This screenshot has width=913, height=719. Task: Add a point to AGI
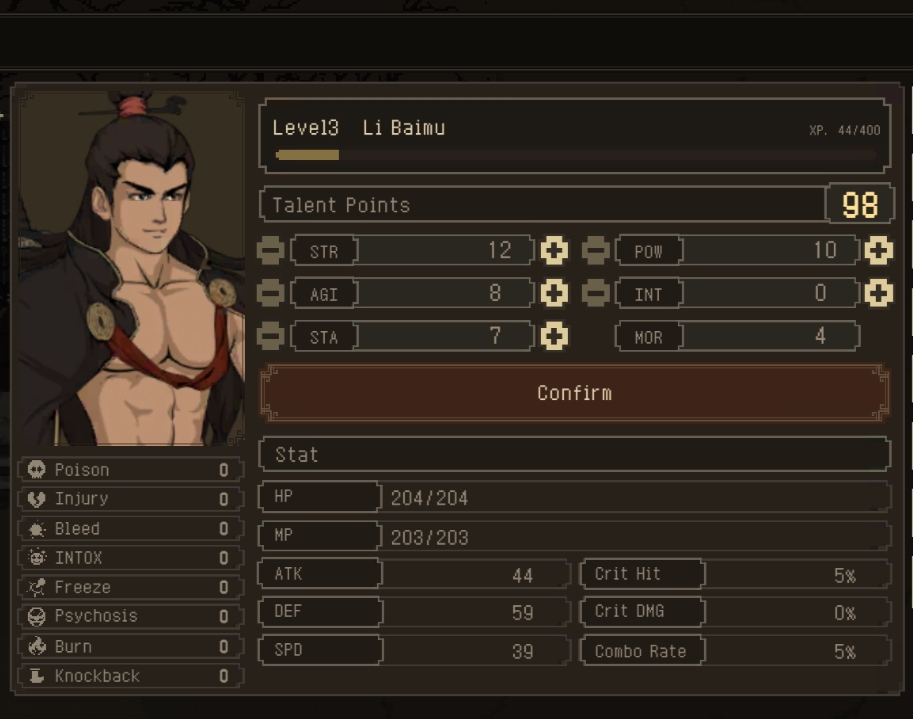554,293
